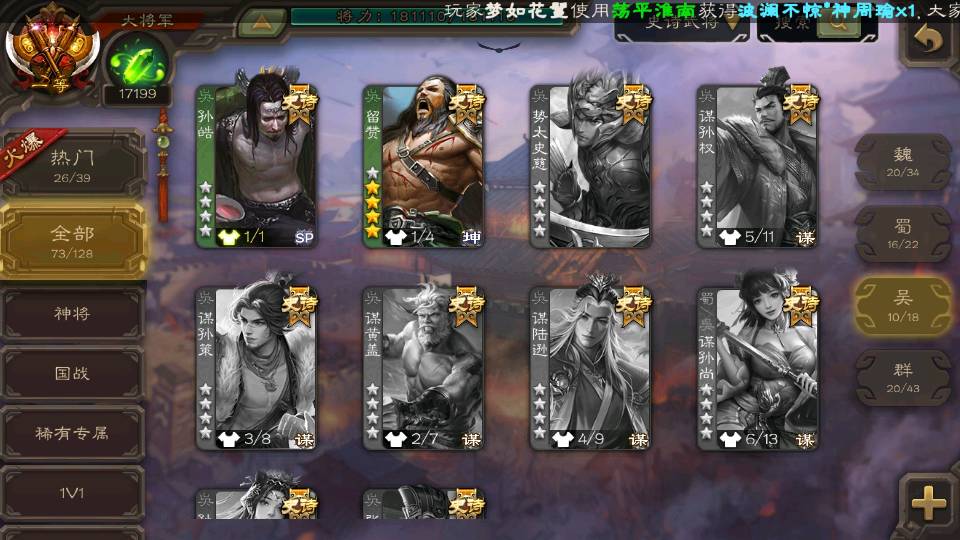Click the golden plus button

929,501
